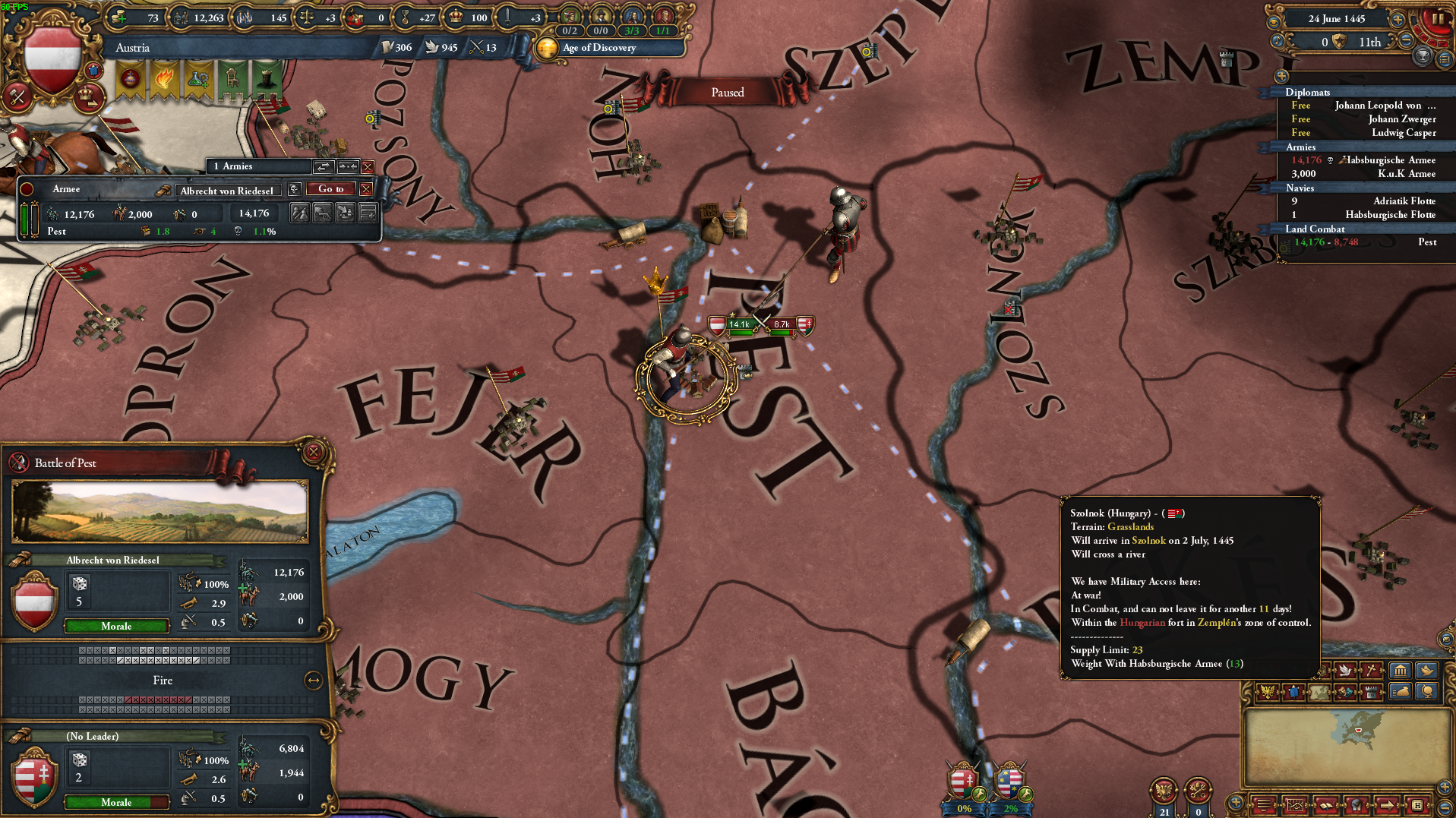This screenshot has height=818, width=1456.
Task: Open the government eagle tab above the minimap
Action: coord(1268,693)
